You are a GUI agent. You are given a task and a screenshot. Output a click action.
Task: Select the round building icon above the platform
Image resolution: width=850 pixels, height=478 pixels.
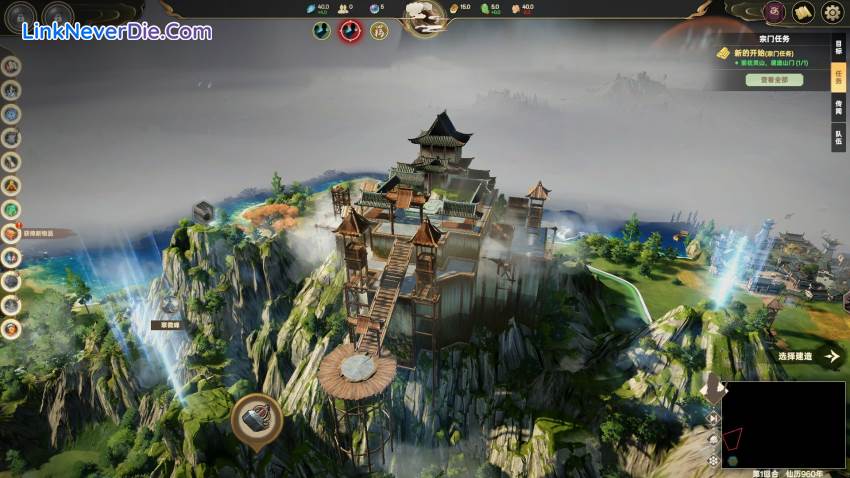(x=256, y=417)
